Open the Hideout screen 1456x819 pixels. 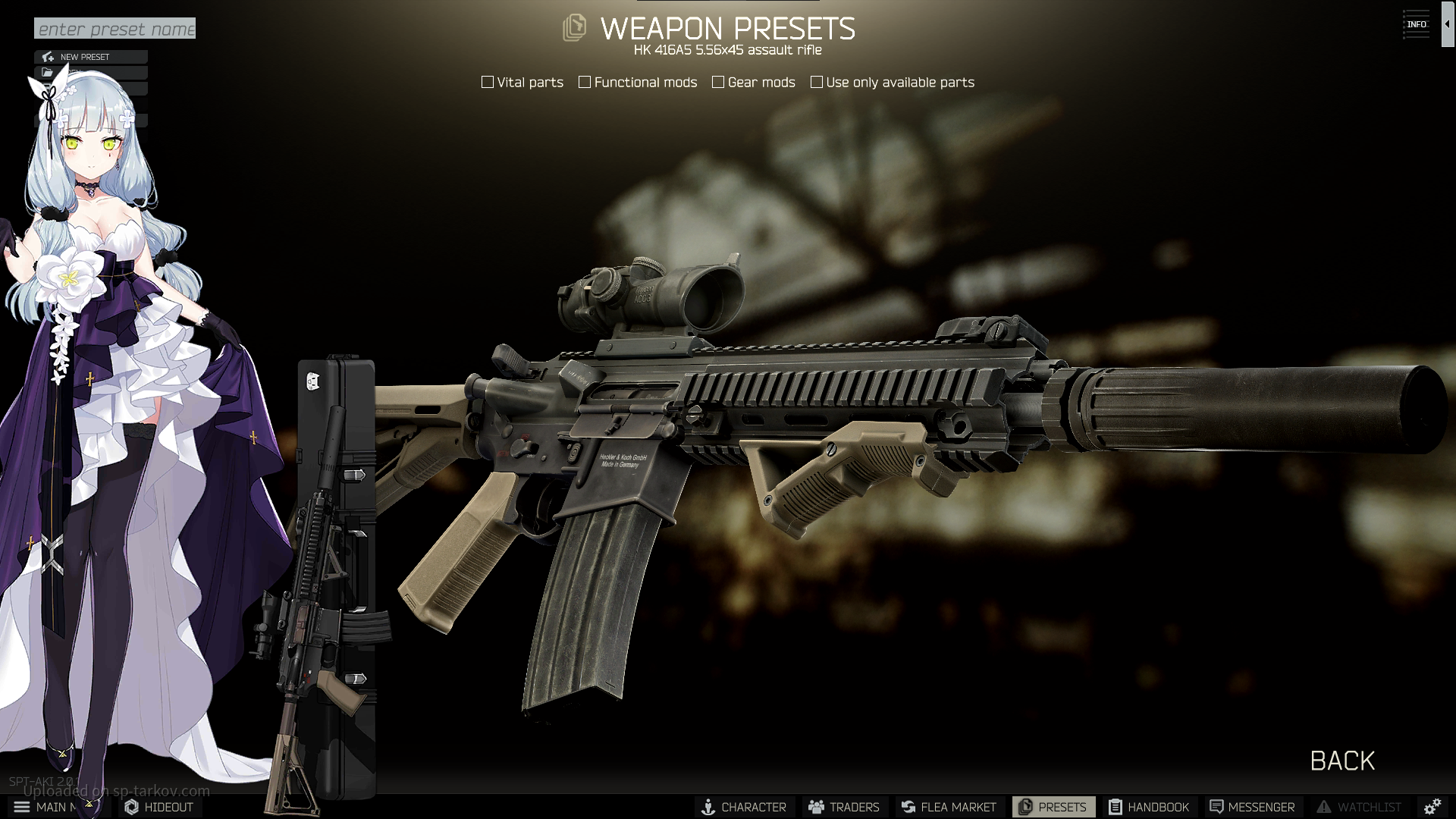point(159,807)
